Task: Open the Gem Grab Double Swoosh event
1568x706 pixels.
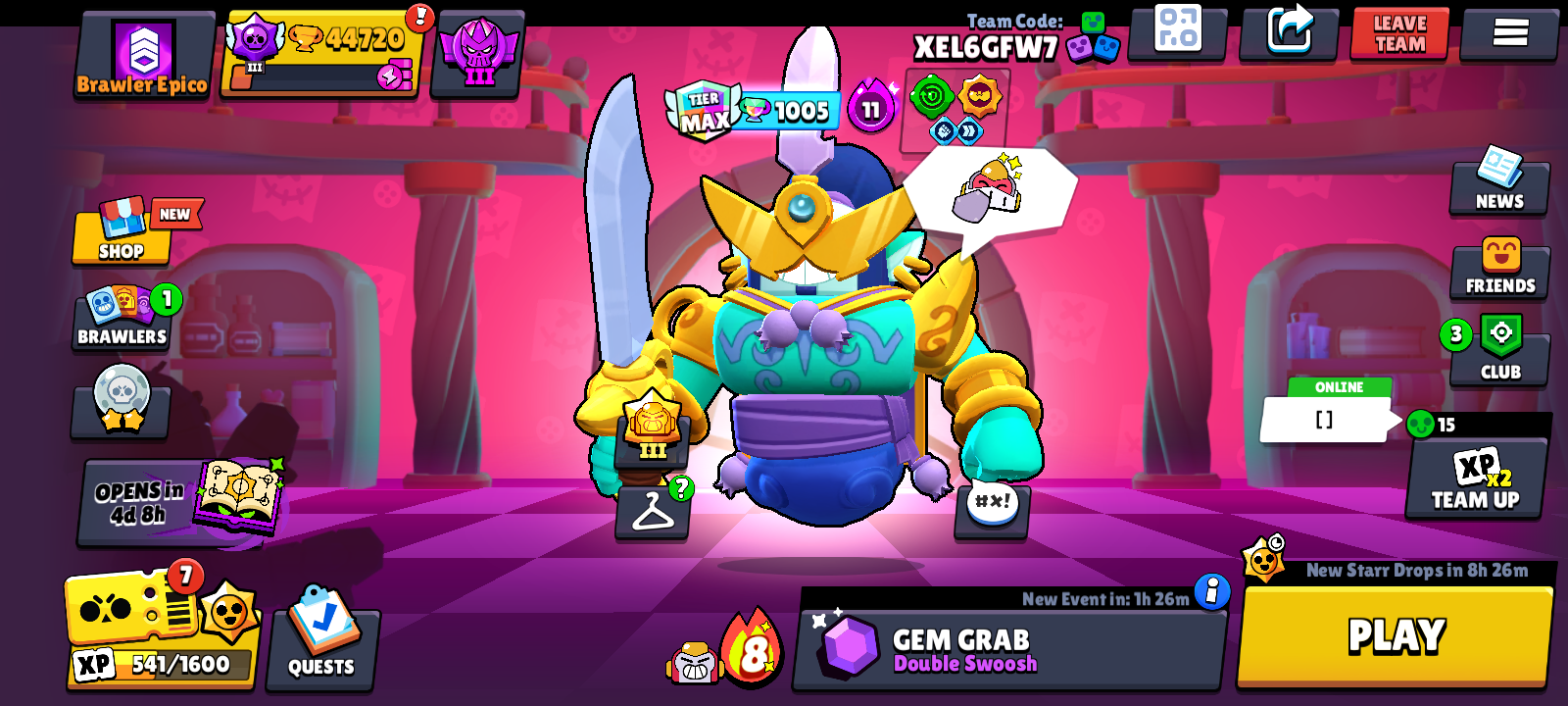Action: coord(1009,647)
